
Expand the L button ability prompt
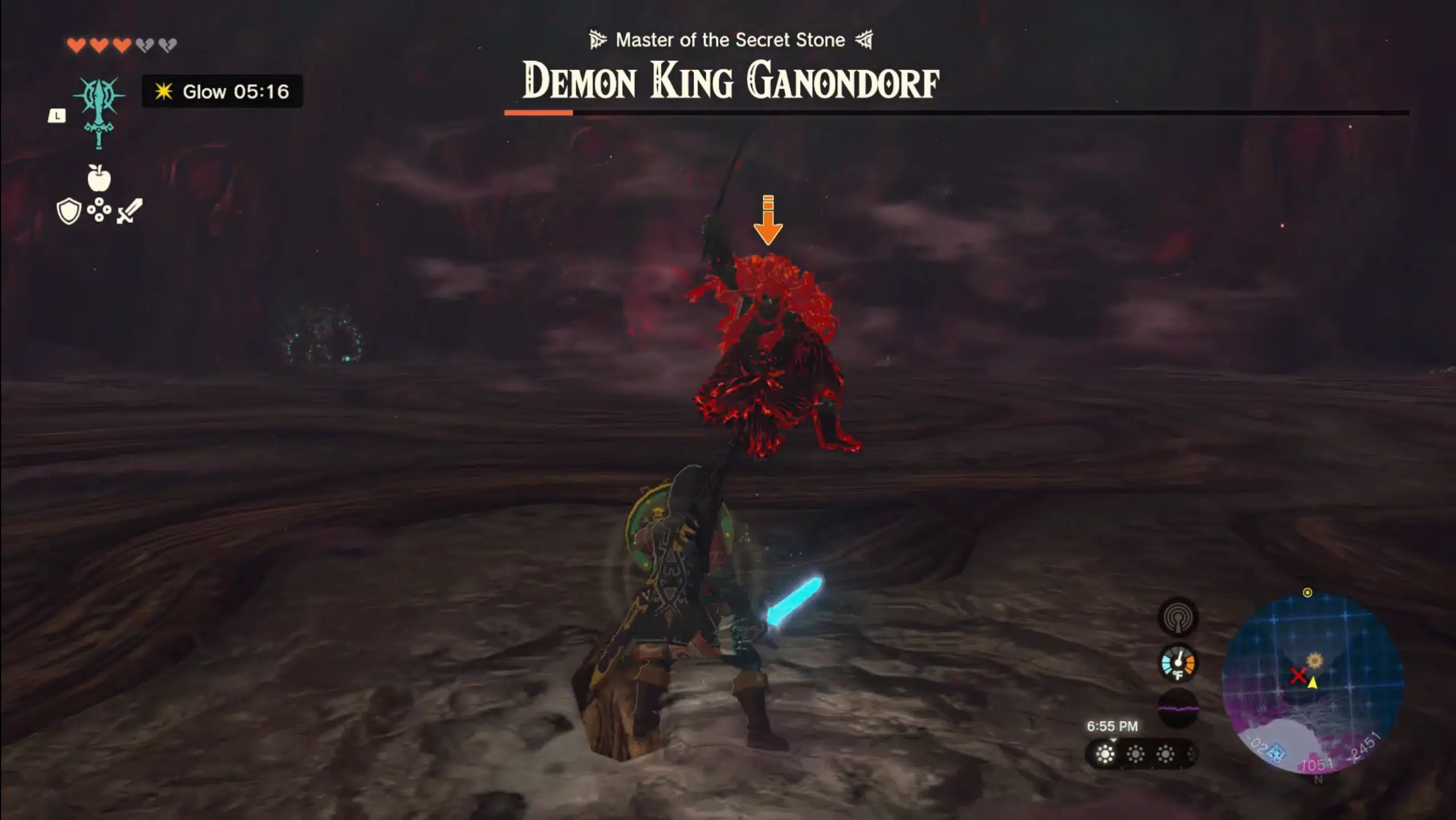pyautogui.click(x=56, y=116)
